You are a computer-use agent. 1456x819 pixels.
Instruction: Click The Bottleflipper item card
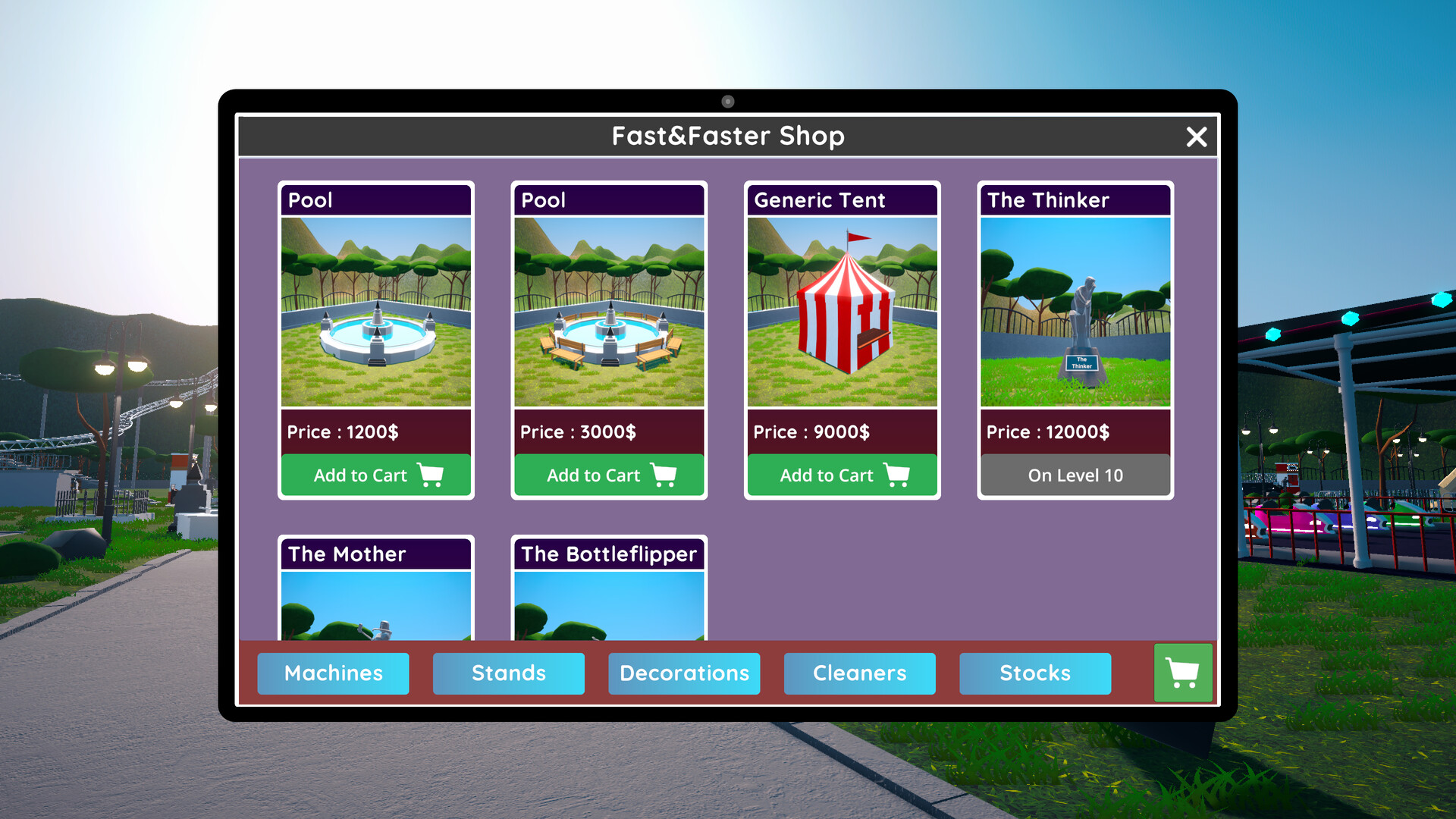click(609, 591)
